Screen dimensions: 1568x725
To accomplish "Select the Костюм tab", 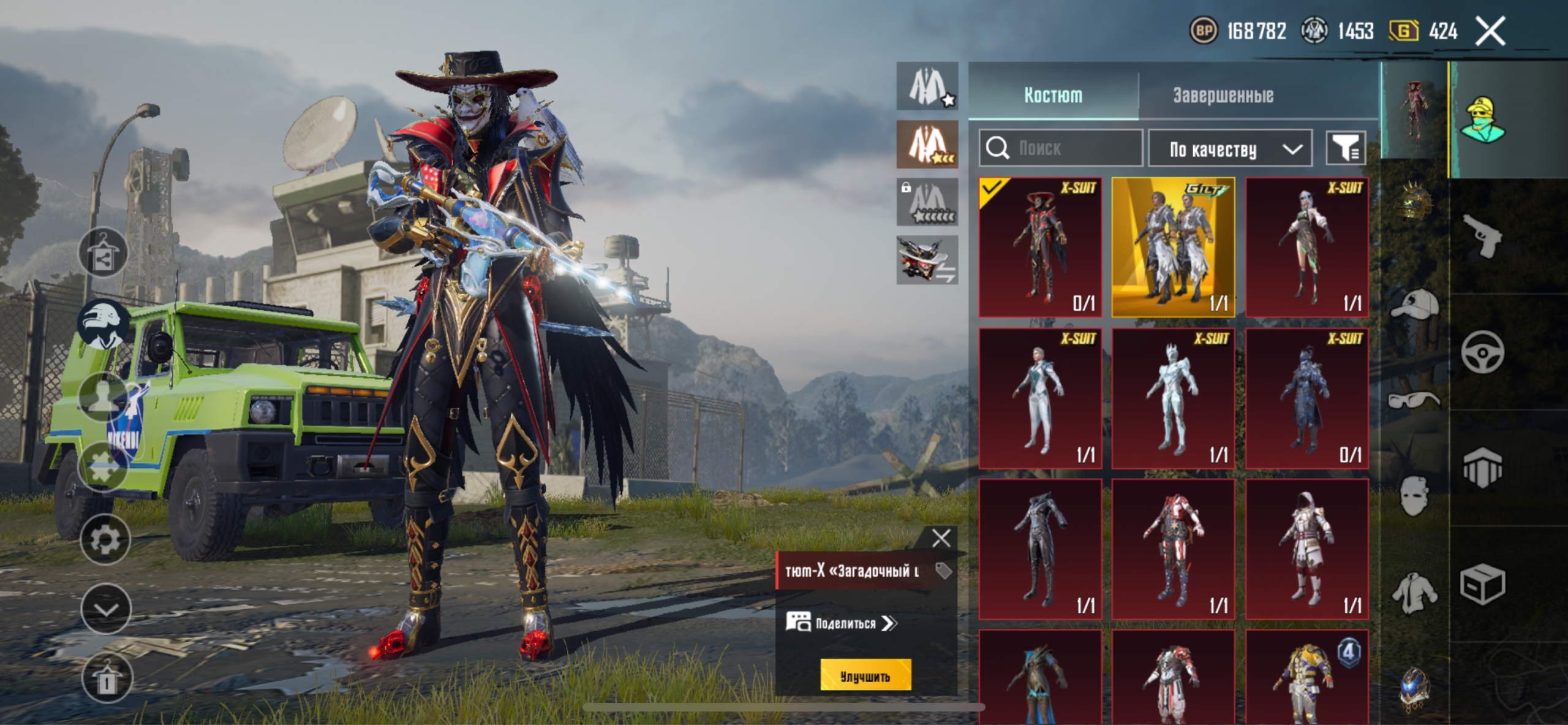I will [1053, 95].
